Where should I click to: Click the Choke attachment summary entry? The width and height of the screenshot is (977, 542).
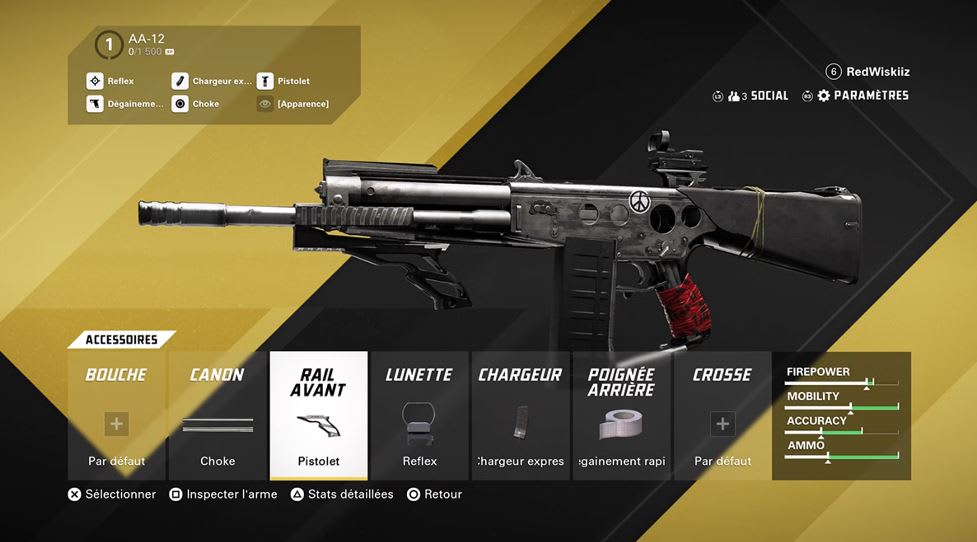click(205, 104)
